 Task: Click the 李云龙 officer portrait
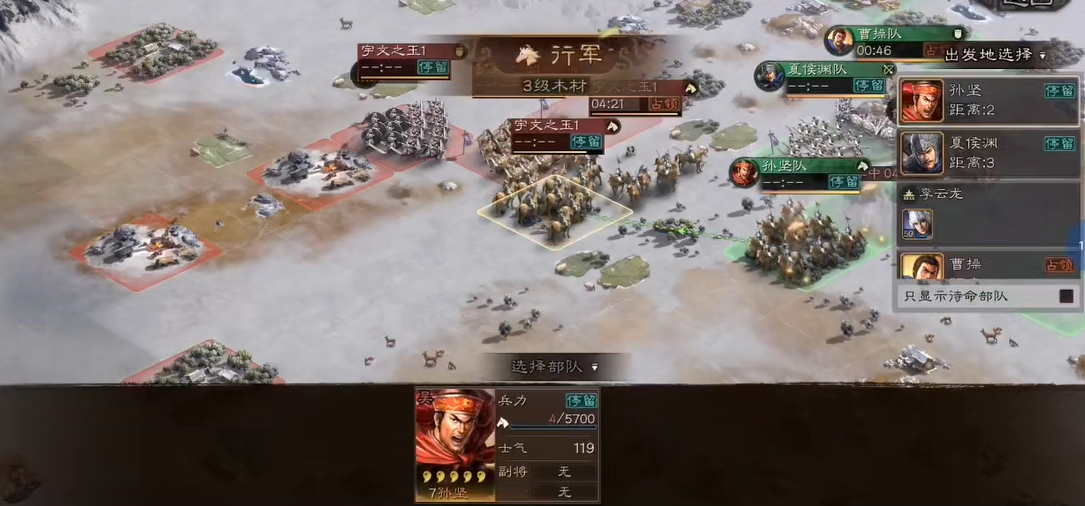coord(917,222)
